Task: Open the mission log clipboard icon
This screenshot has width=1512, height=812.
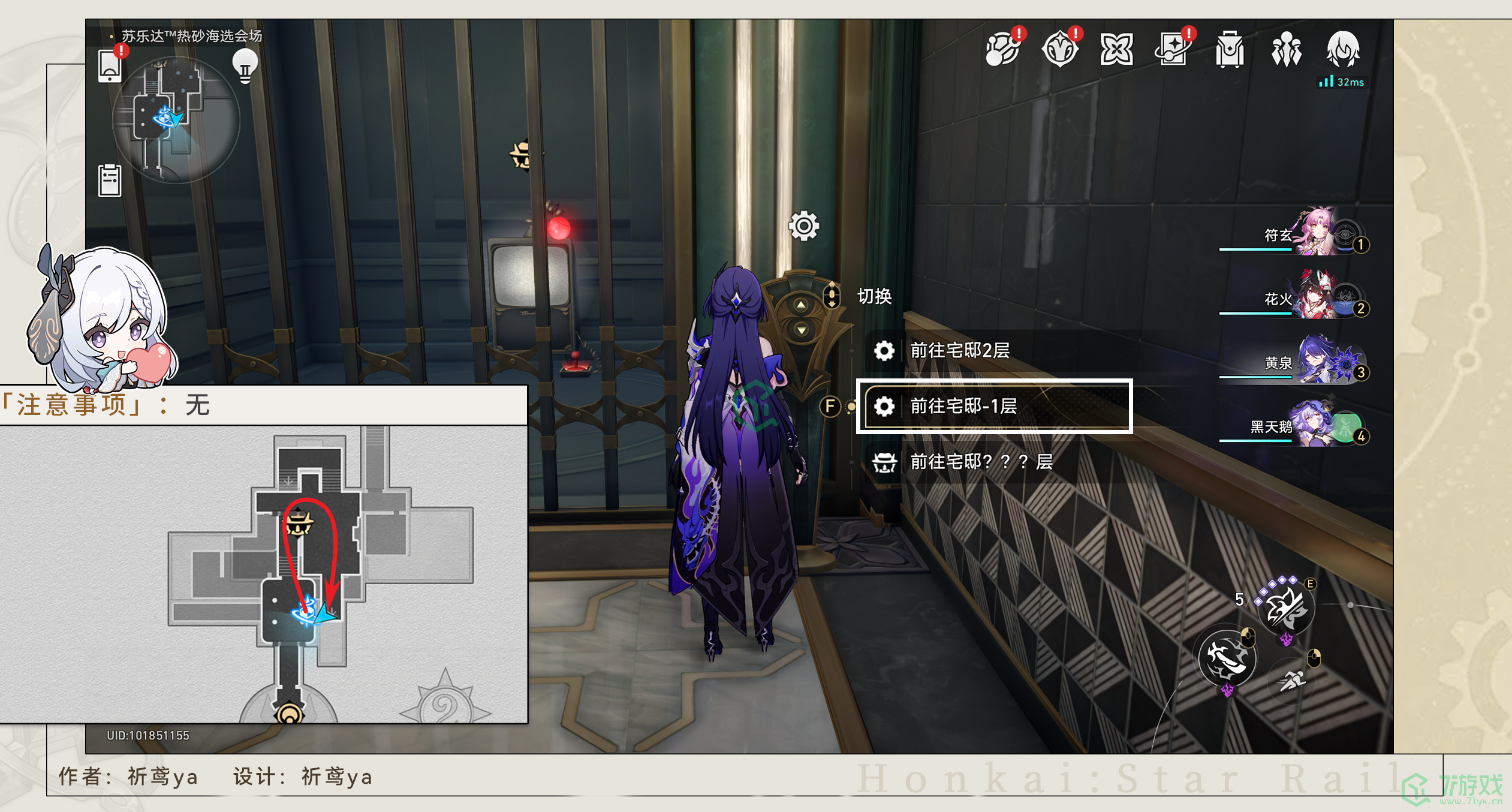Action: pyautogui.click(x=110, y=180)
